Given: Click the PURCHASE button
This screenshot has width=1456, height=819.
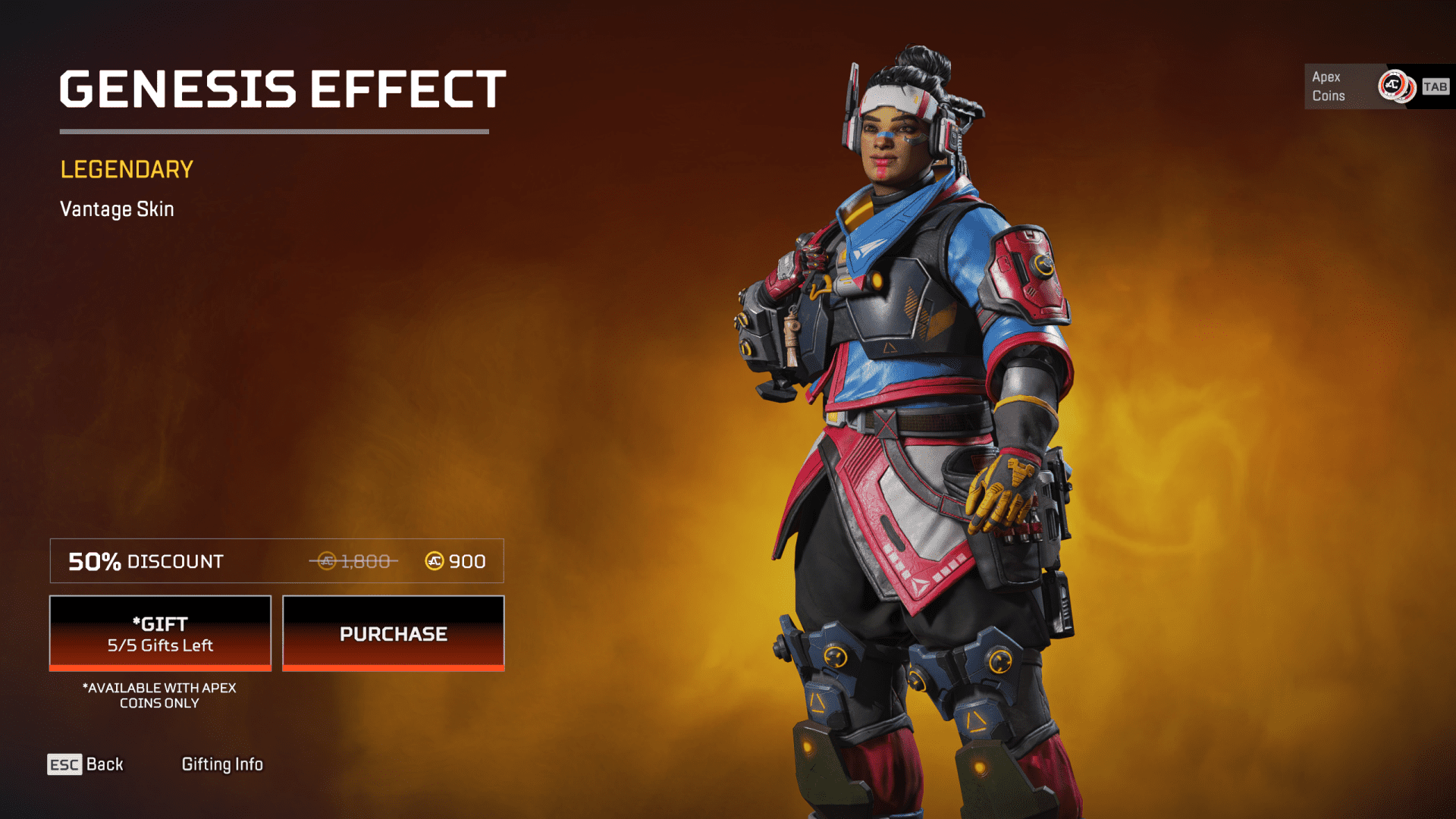Looking at the screenshot, I should tap(393, 633).
